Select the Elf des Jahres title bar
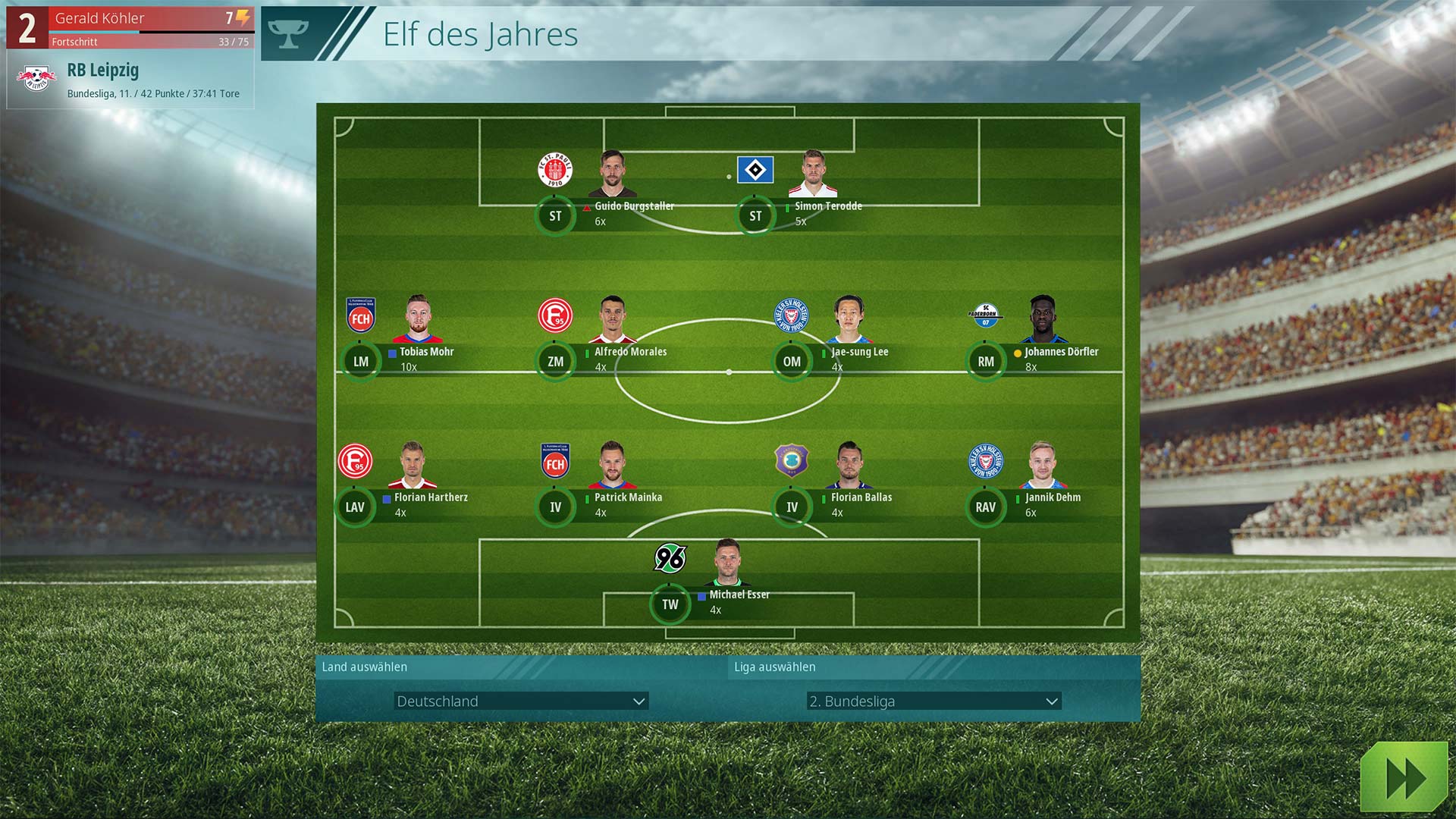Image resolution: width=1456 pixels, height=819 pixels. pos(480,34)
